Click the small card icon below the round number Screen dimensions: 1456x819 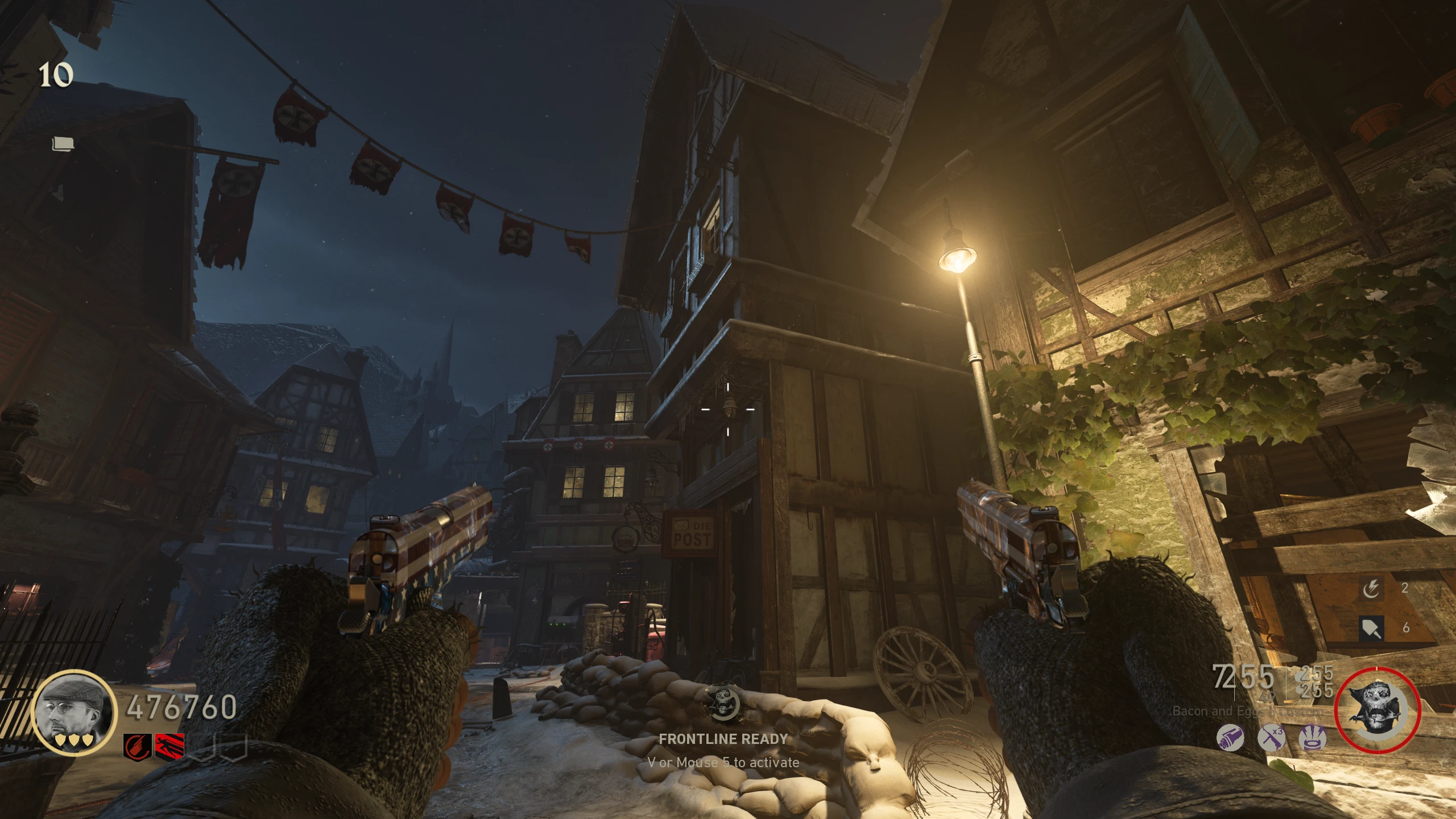coord(63,144)
